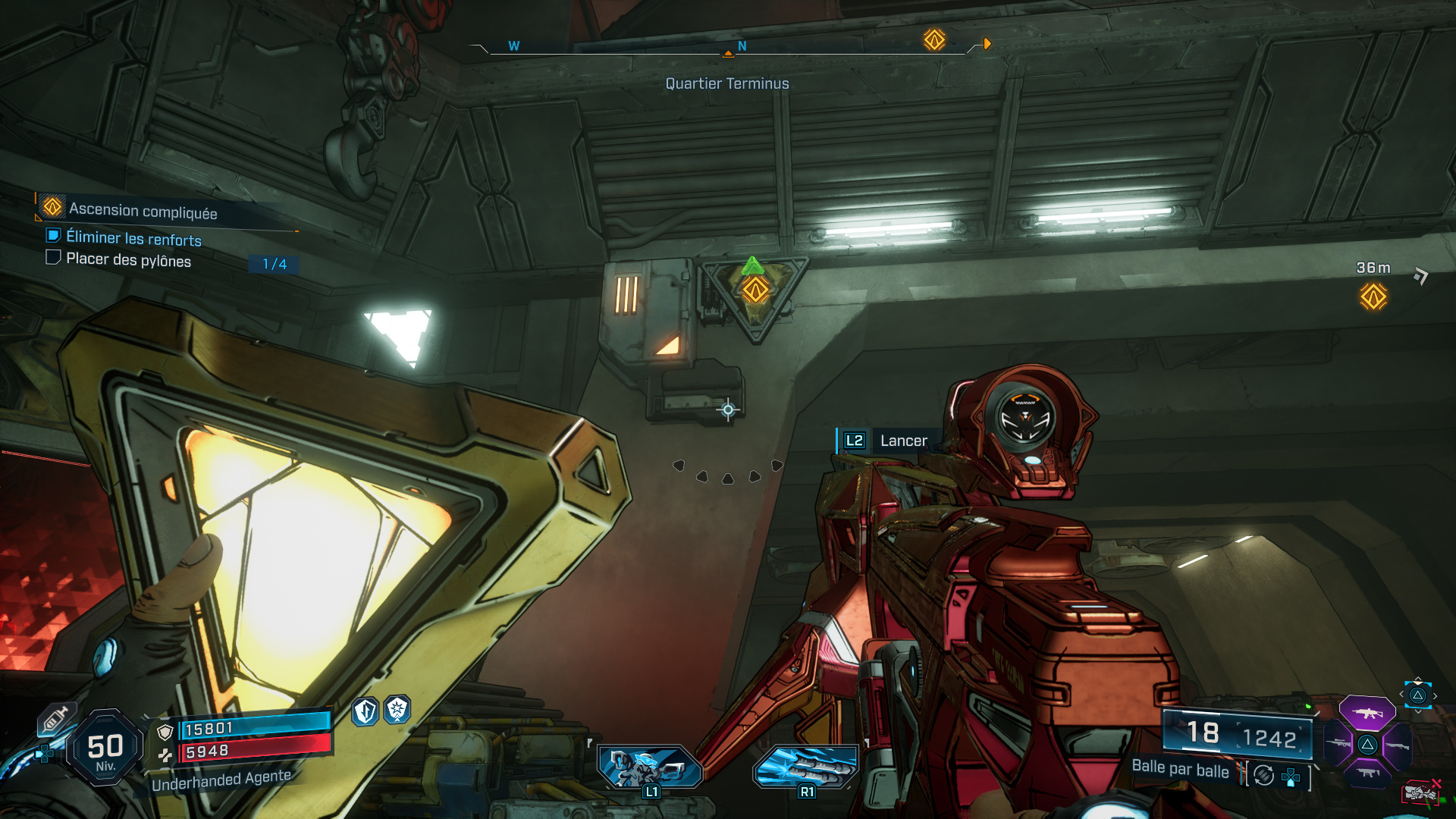Viewport: 1456px width, 819px height.
Task: Select the Quartier Terminus location label
Action: coord(726,83)
